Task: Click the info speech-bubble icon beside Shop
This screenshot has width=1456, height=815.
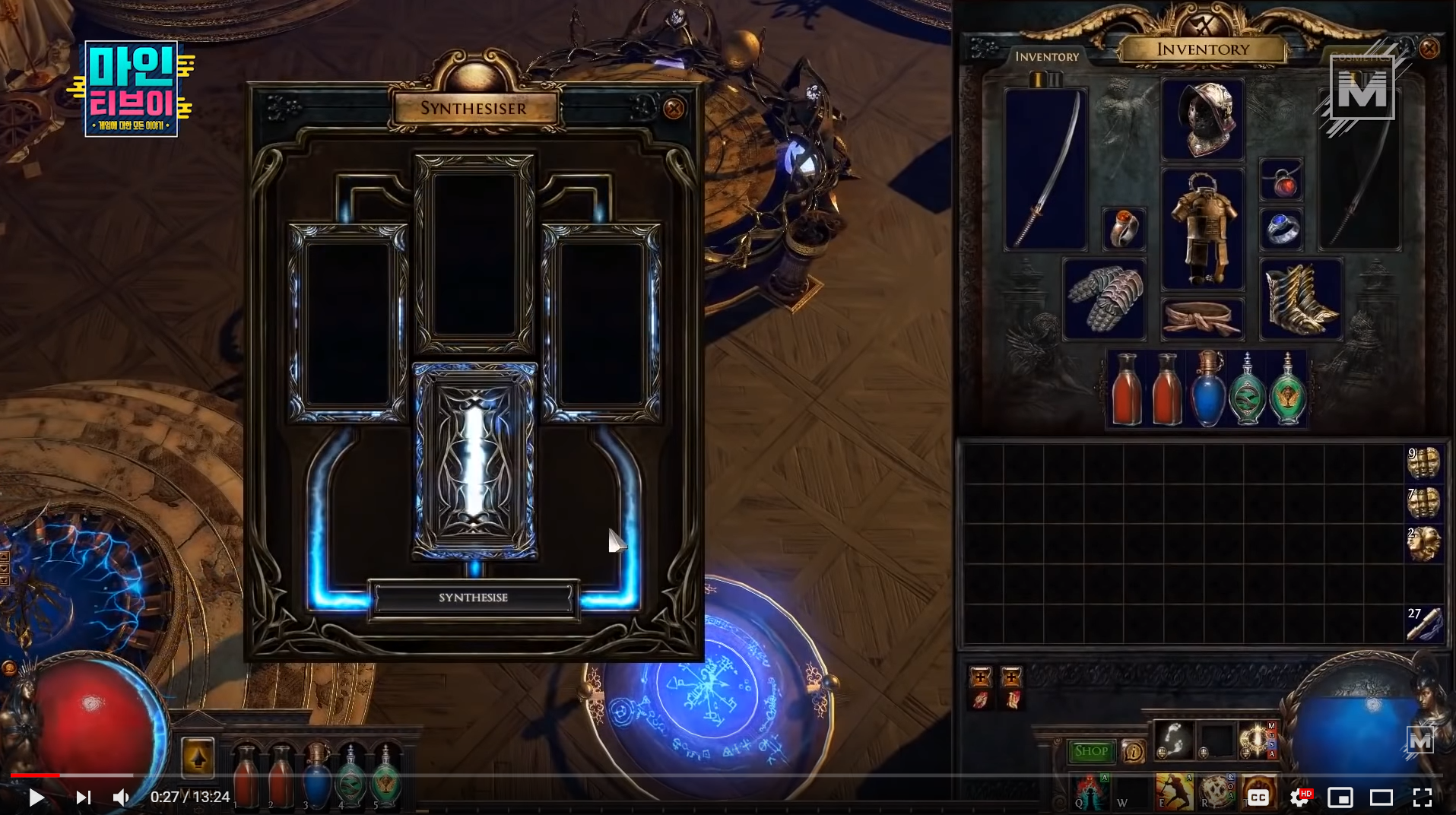Action: [1133, 751]
